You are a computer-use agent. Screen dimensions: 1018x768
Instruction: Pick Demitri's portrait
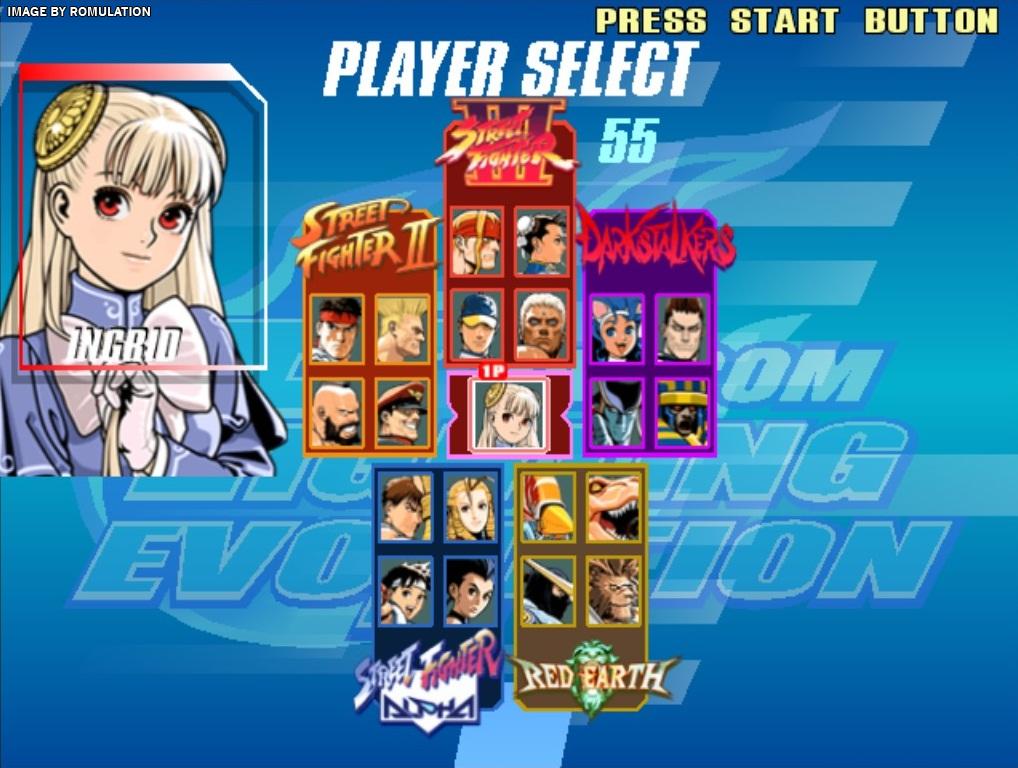tap(682, 328)
